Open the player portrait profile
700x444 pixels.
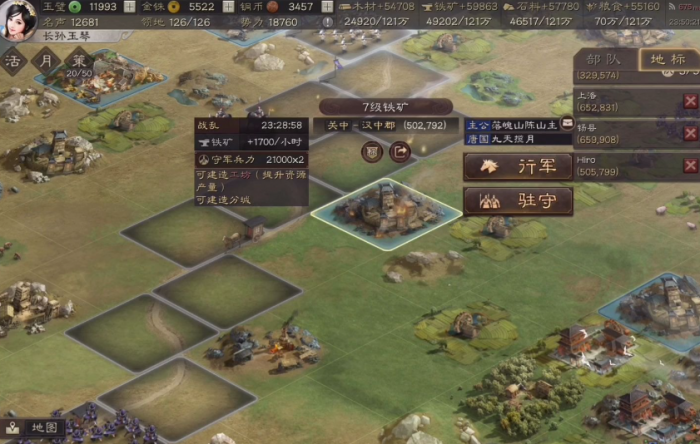click(17, 17)
